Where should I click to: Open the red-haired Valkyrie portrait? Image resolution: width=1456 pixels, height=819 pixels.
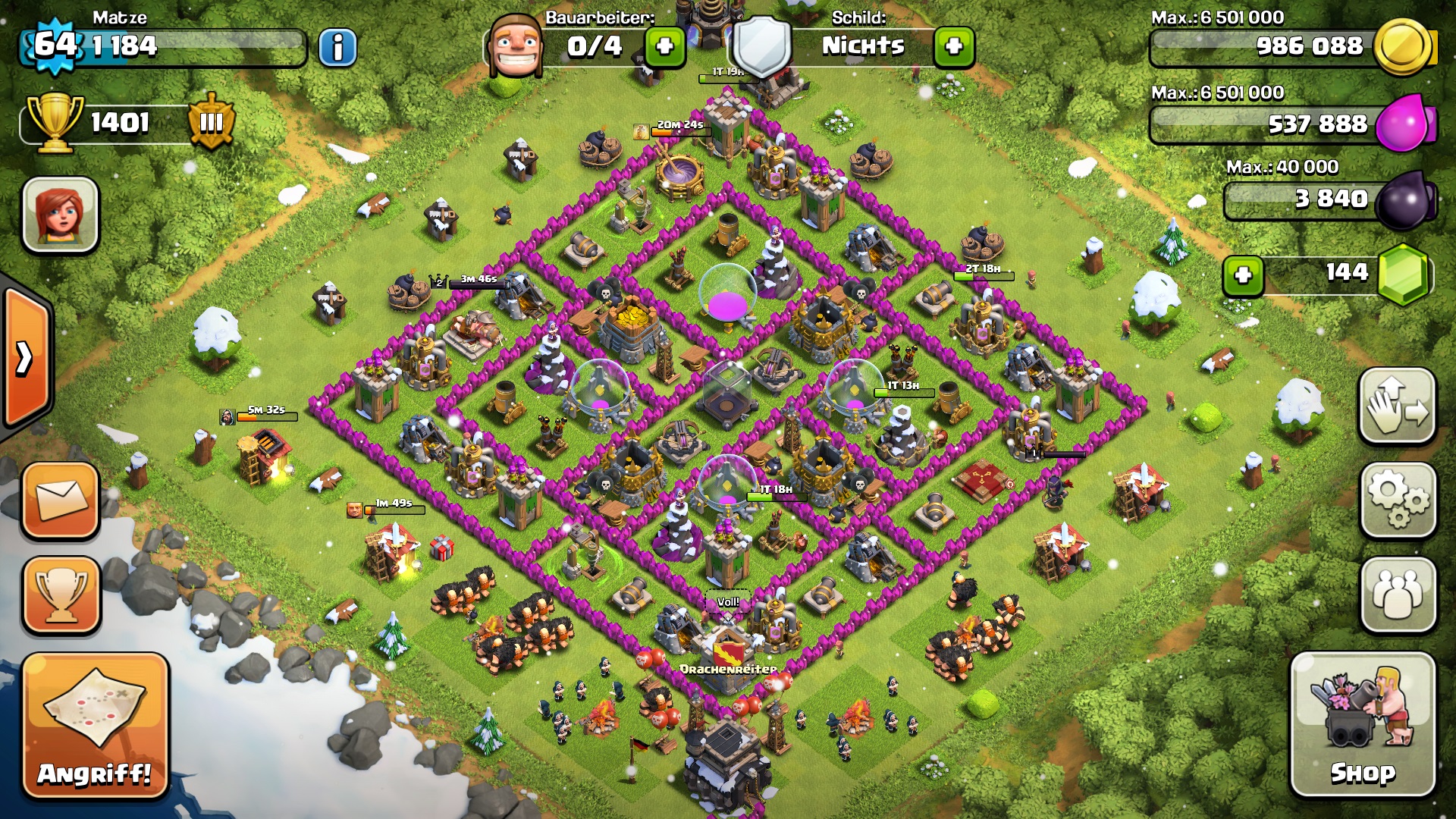point(61,215)
